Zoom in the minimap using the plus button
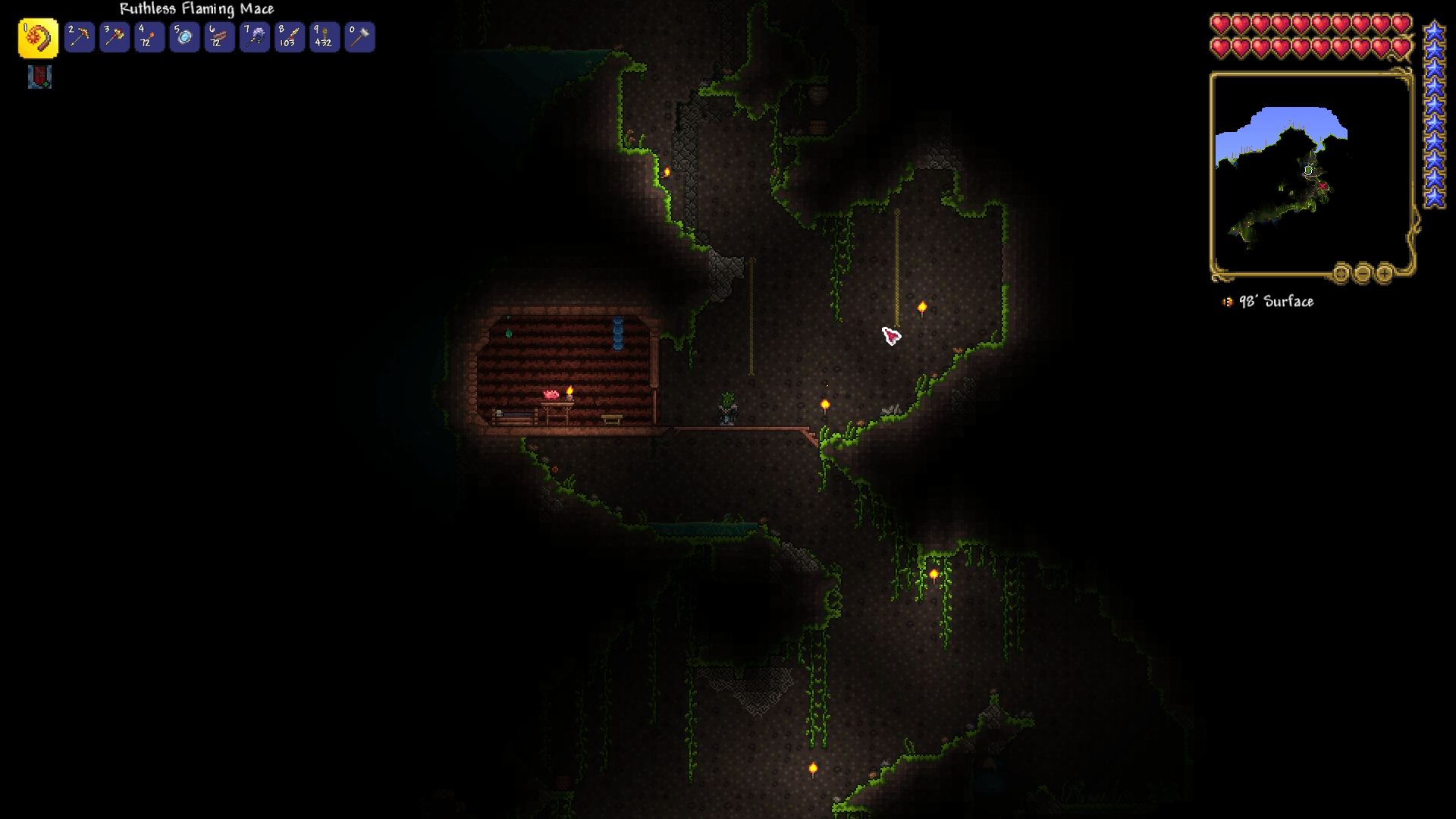Screen dimensions: 1456x819 (x=1385, y=274)
